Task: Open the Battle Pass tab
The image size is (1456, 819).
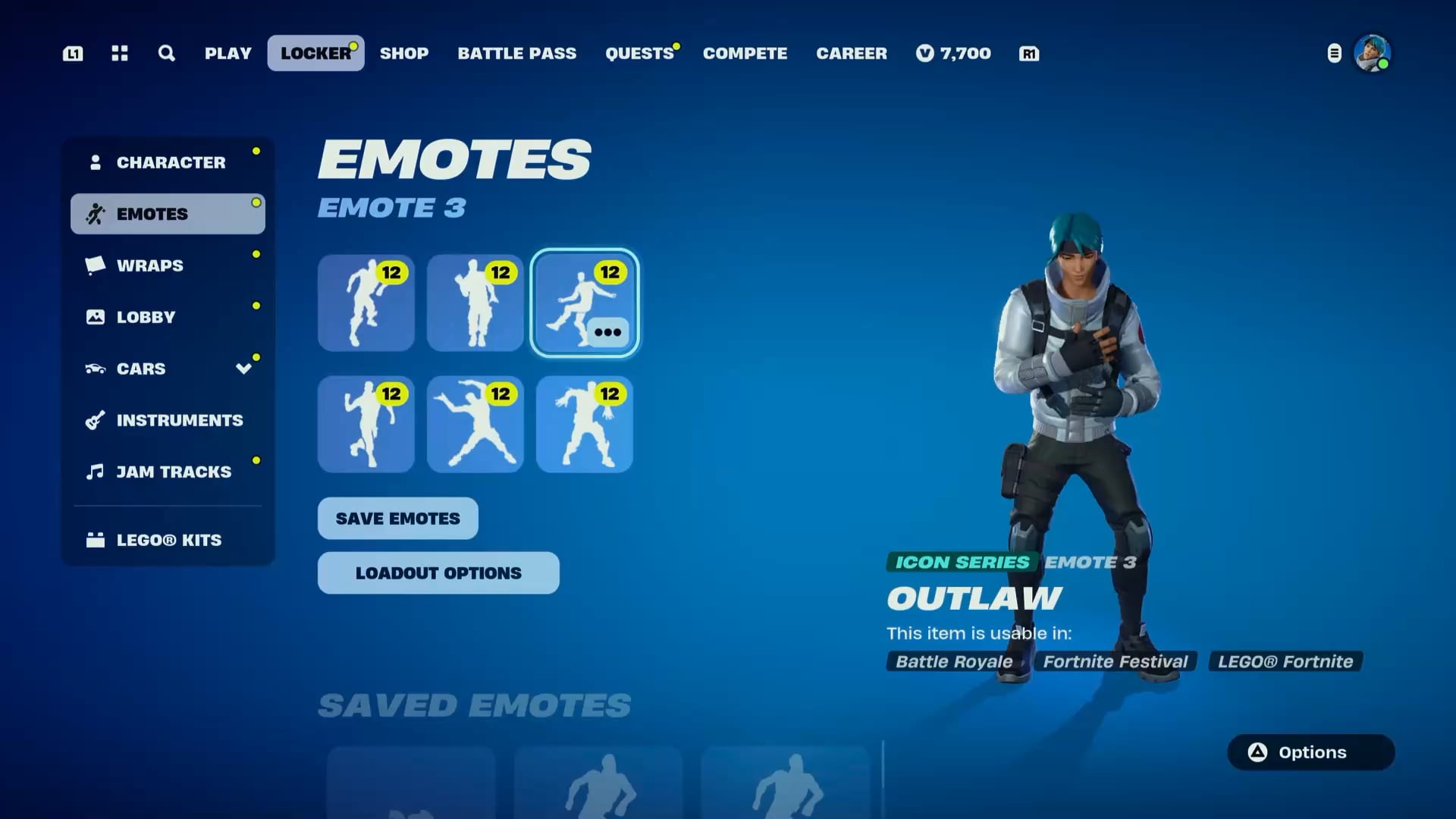Action: click(516, 53)
